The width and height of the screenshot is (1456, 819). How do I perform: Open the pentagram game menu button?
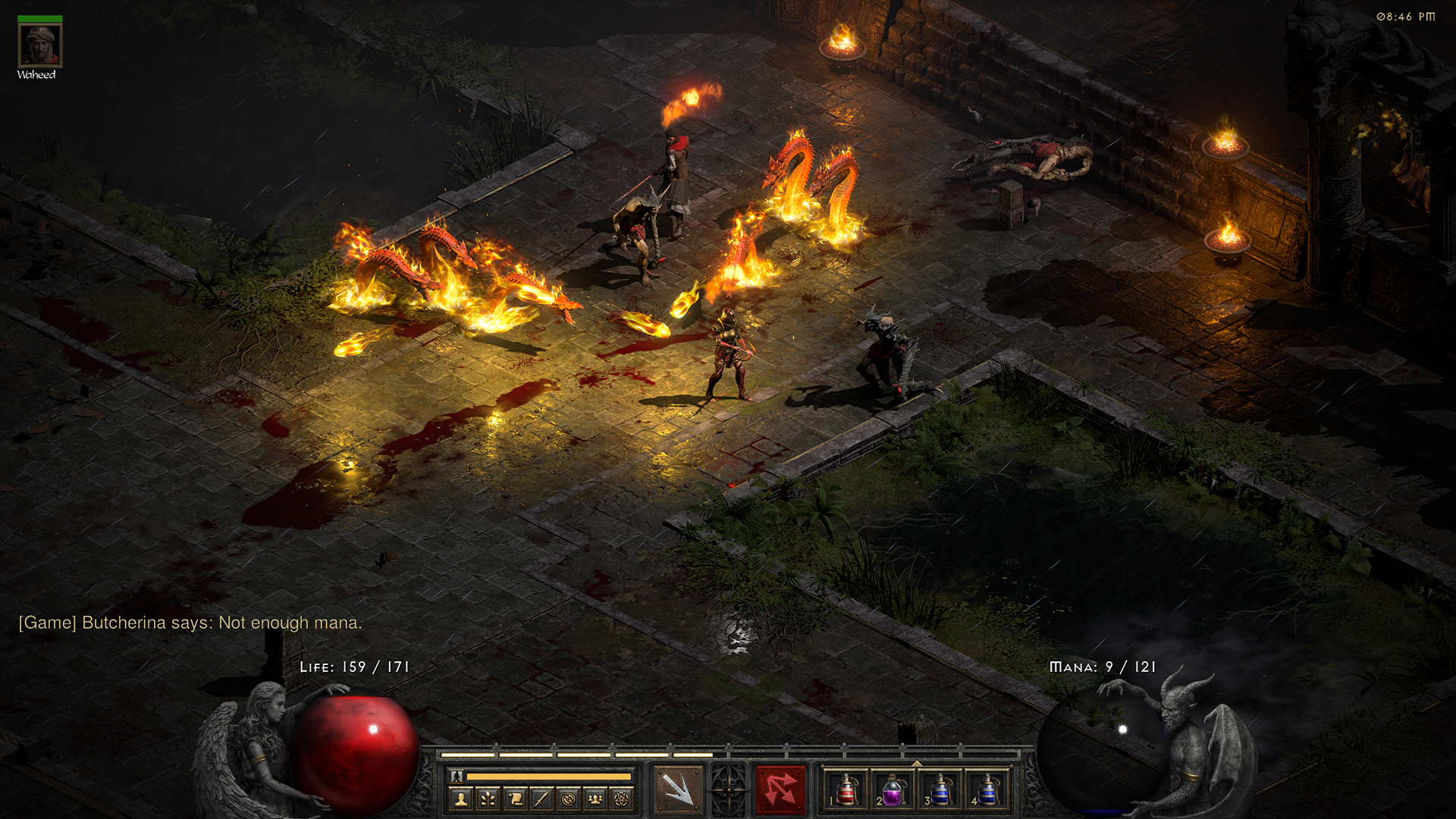pos(622,799)
